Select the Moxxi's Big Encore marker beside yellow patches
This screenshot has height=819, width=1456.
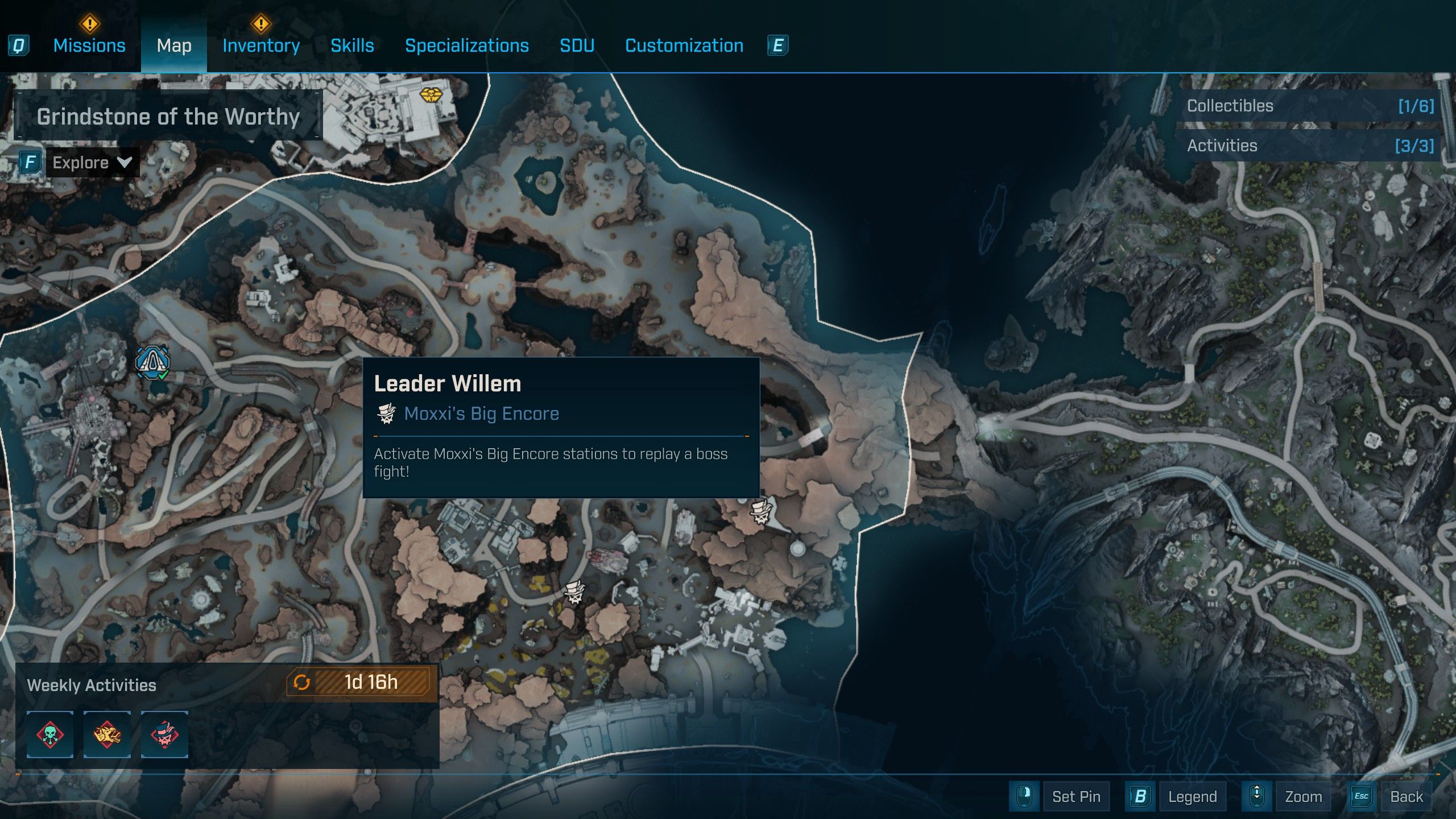click(574, 592)
